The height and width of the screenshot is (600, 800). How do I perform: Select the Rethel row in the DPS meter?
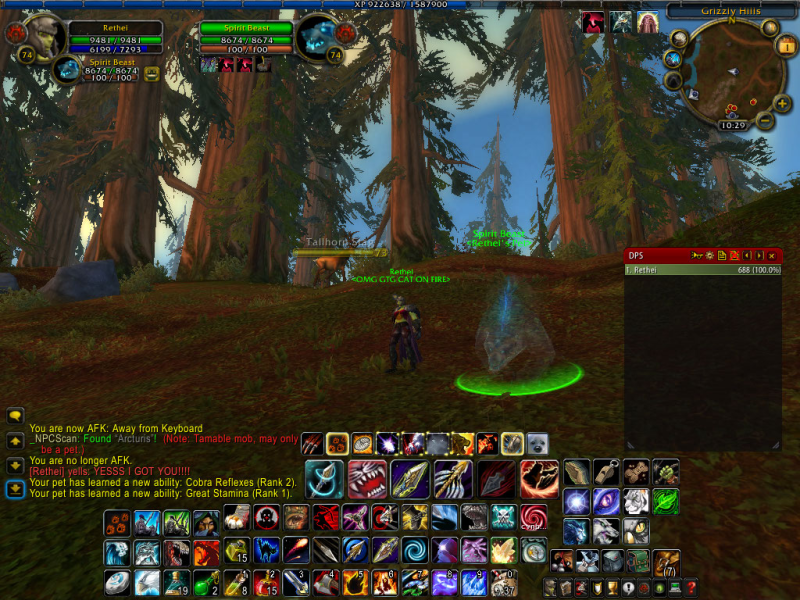[702, 269]
